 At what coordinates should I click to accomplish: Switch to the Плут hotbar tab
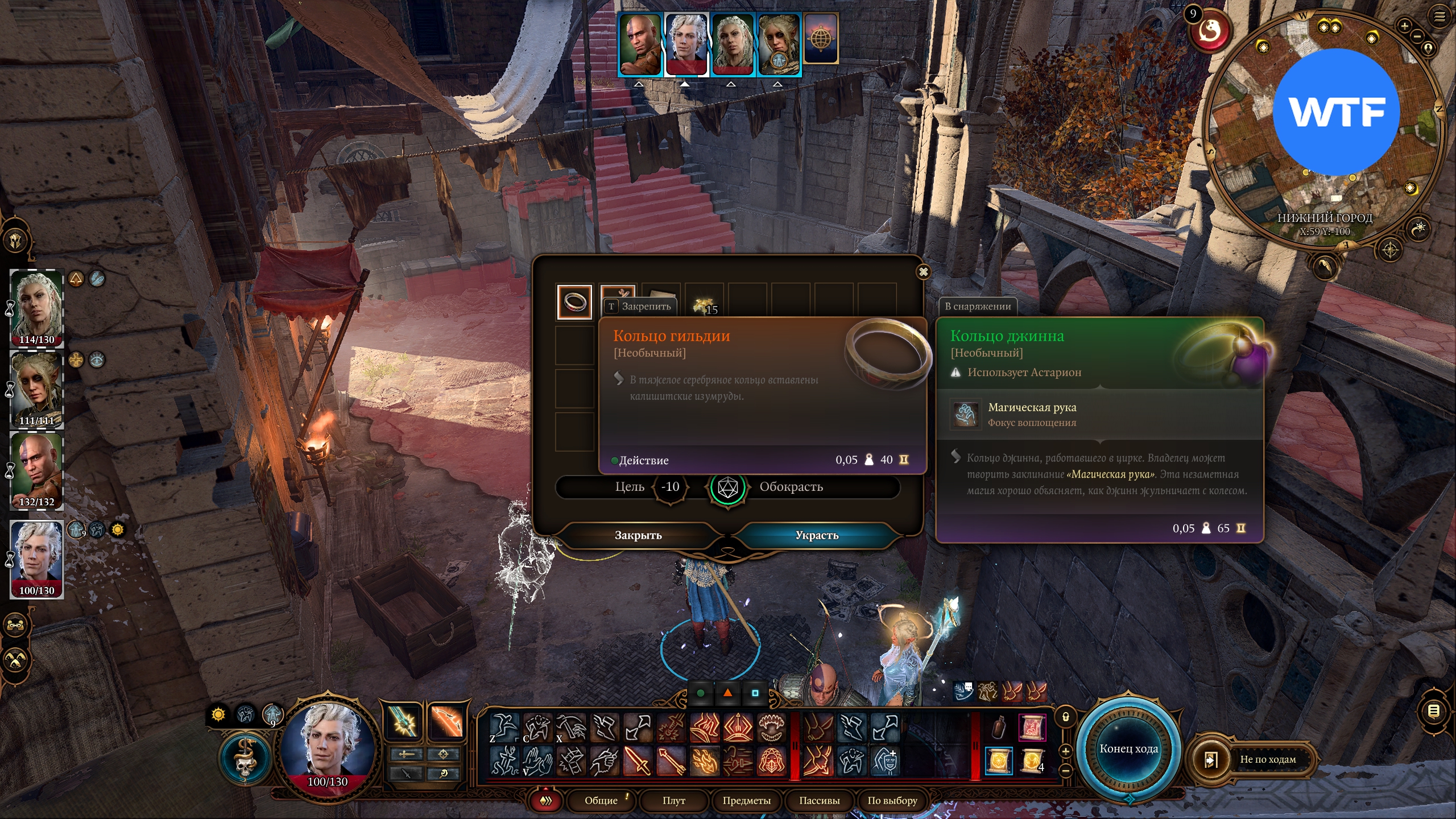[674, 801]
